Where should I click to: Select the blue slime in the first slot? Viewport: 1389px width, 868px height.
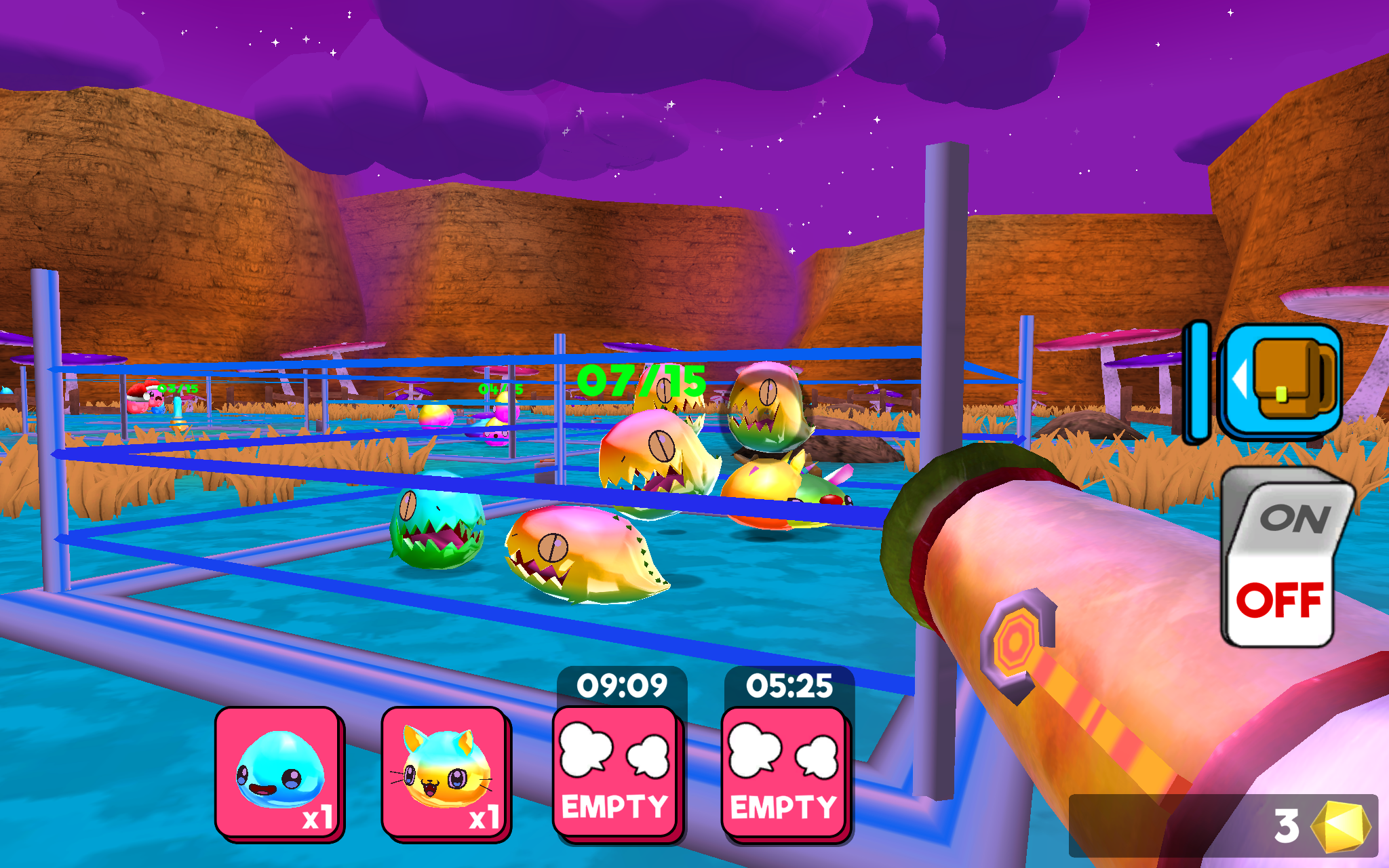coord(278,770)
